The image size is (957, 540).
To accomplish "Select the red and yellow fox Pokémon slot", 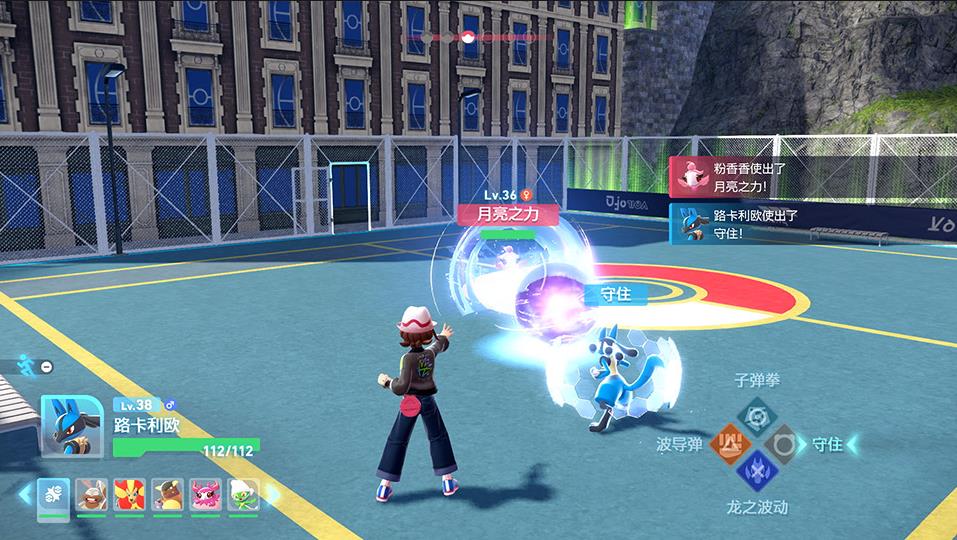I will coord(129,495).
